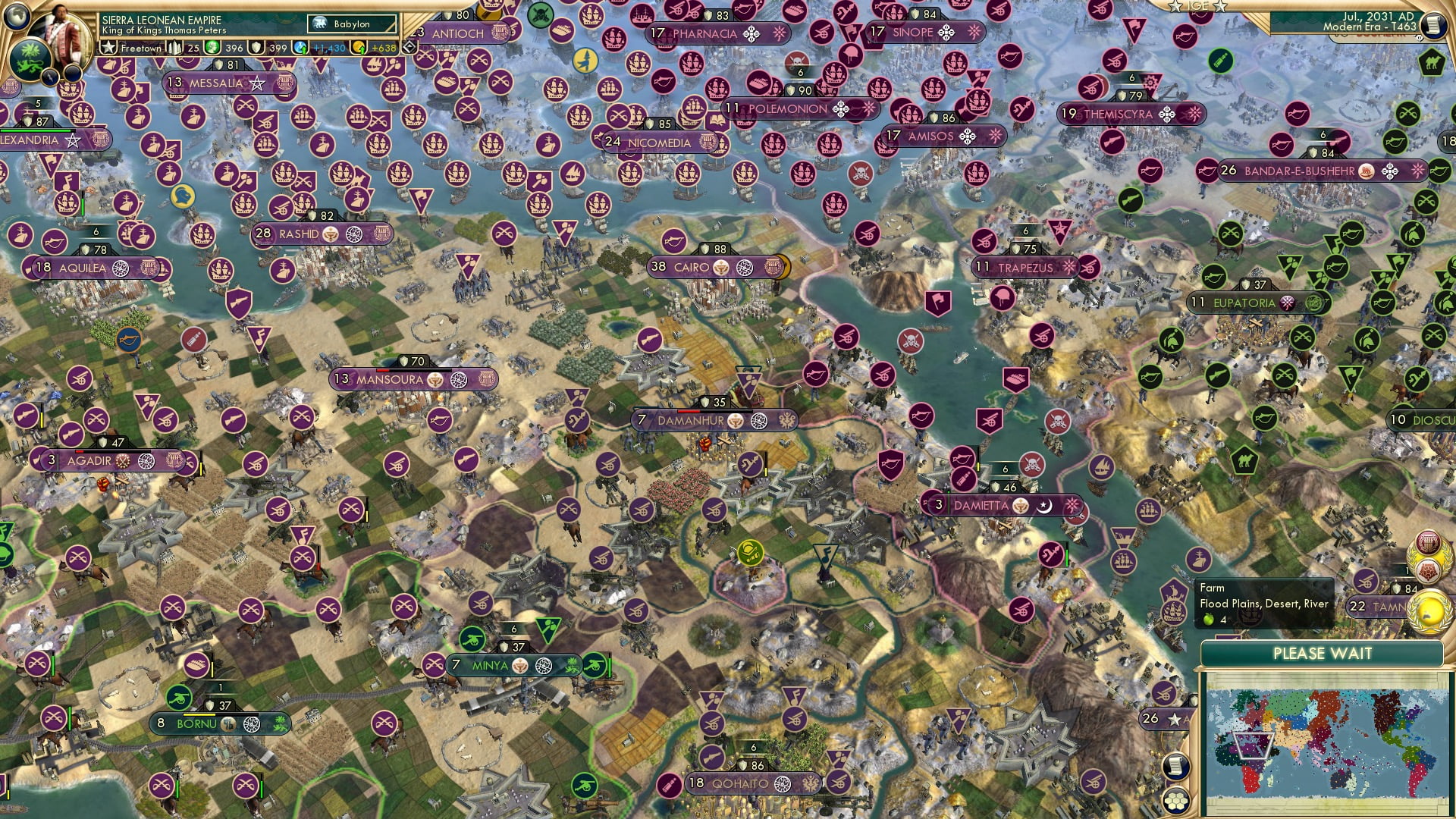The height and width of the screenshot is (819, 1456).
Task: Toggle the left star beside the IGE label
Action: [x=1176, y=7]
